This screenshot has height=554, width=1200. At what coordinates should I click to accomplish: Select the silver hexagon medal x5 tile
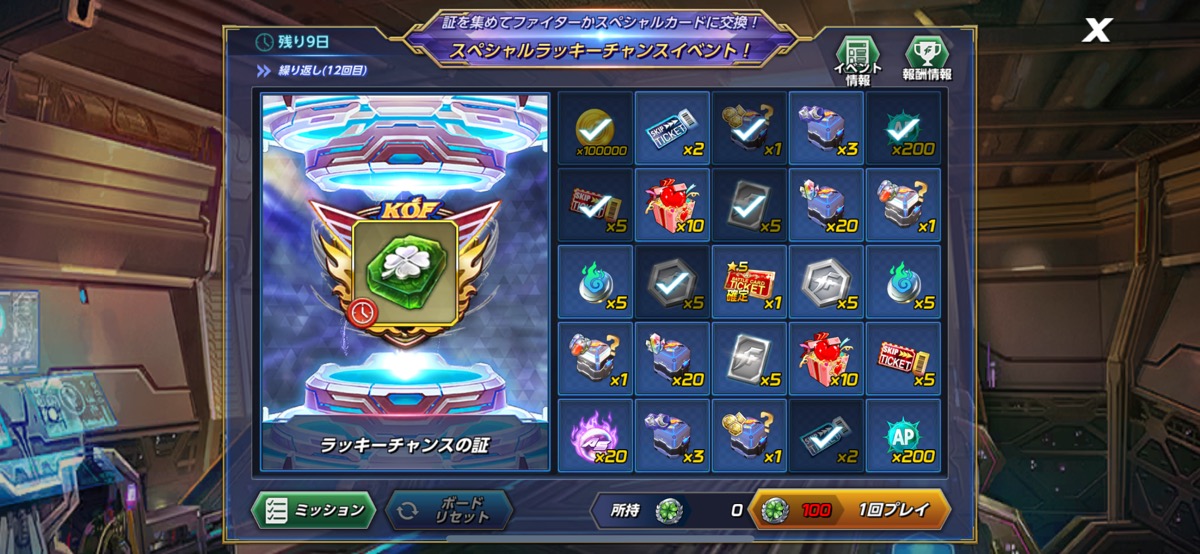[x=826, y=283]
